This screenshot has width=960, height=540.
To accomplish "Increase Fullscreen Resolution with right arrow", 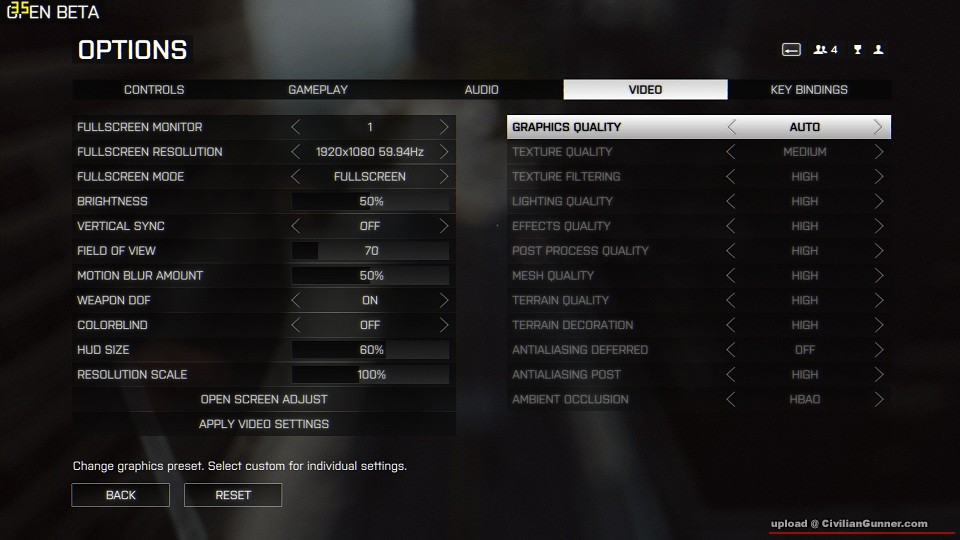I will pos(444,152).
